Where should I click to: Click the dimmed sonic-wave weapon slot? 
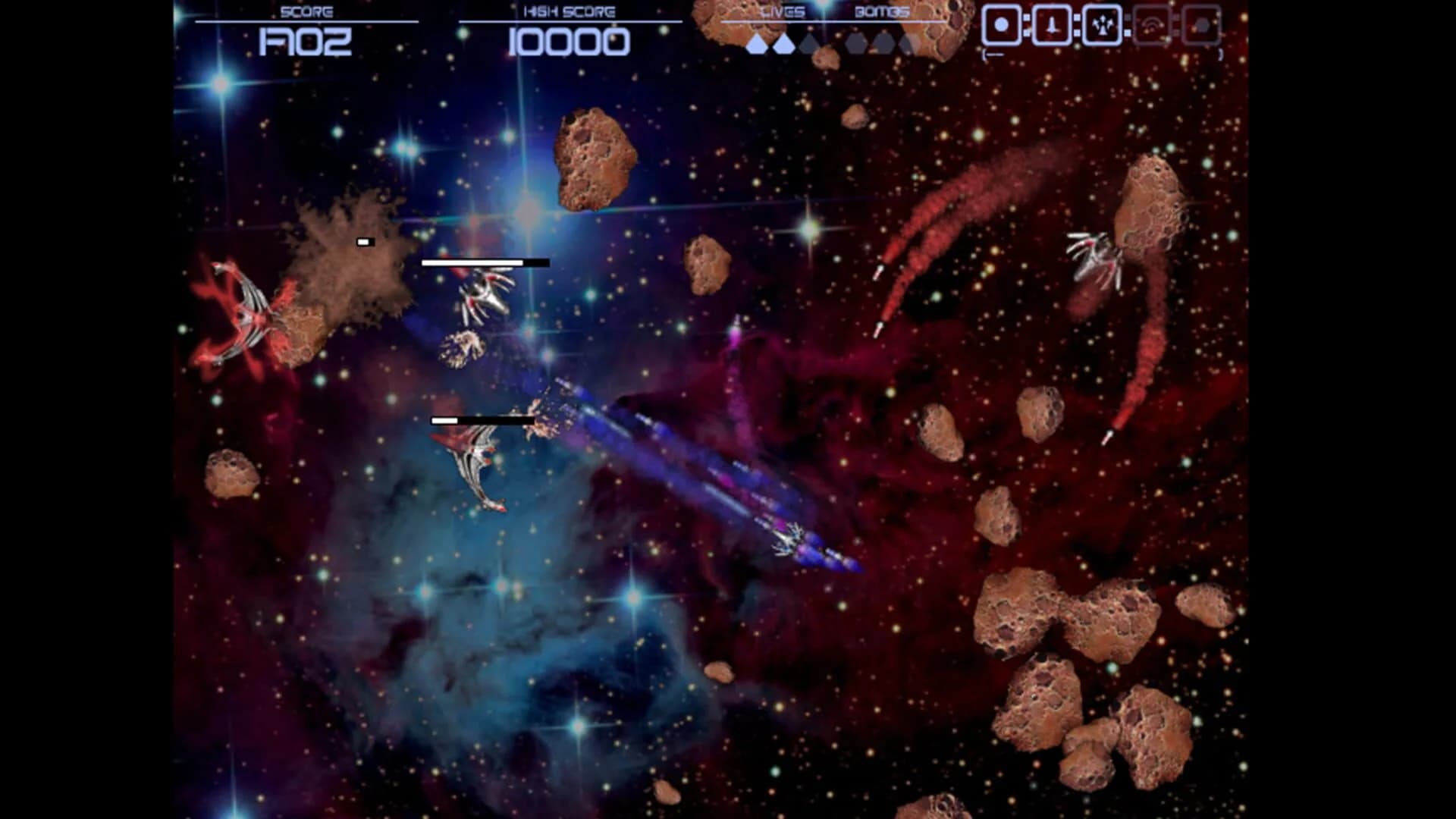point(1153,27)
